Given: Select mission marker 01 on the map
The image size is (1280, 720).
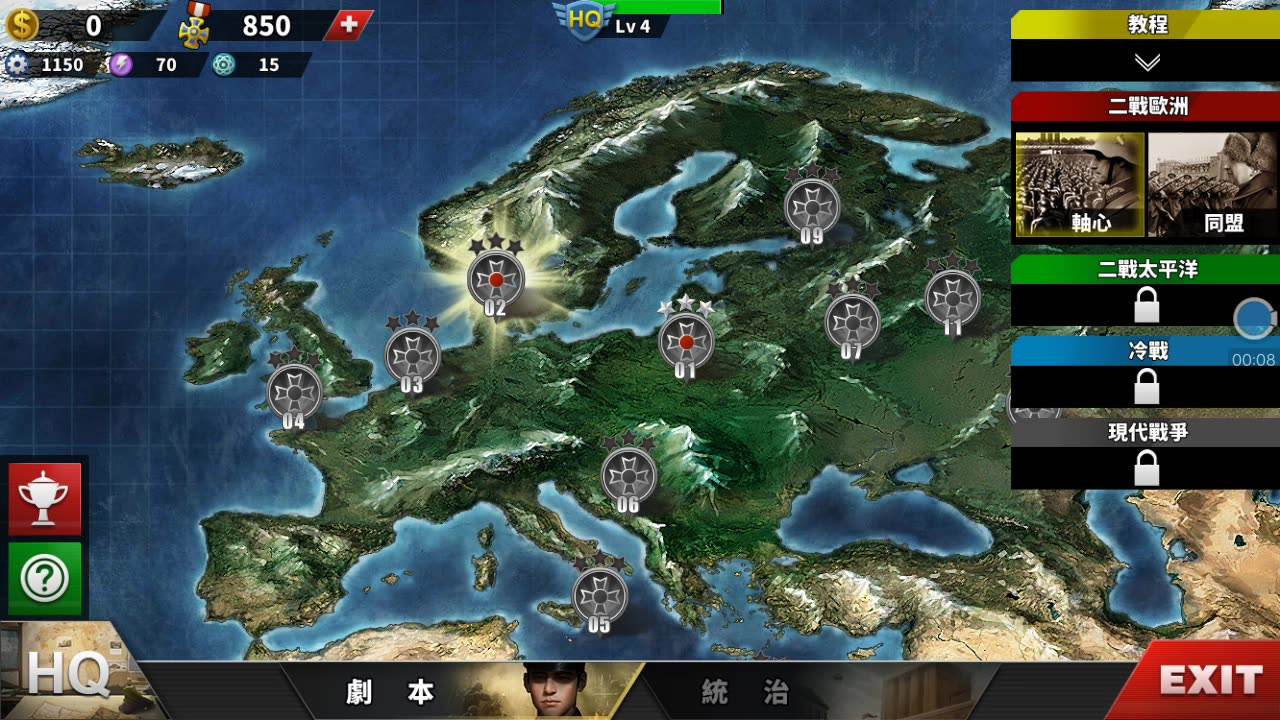Looking at the screenshot, I should click(x=686, y=341).
